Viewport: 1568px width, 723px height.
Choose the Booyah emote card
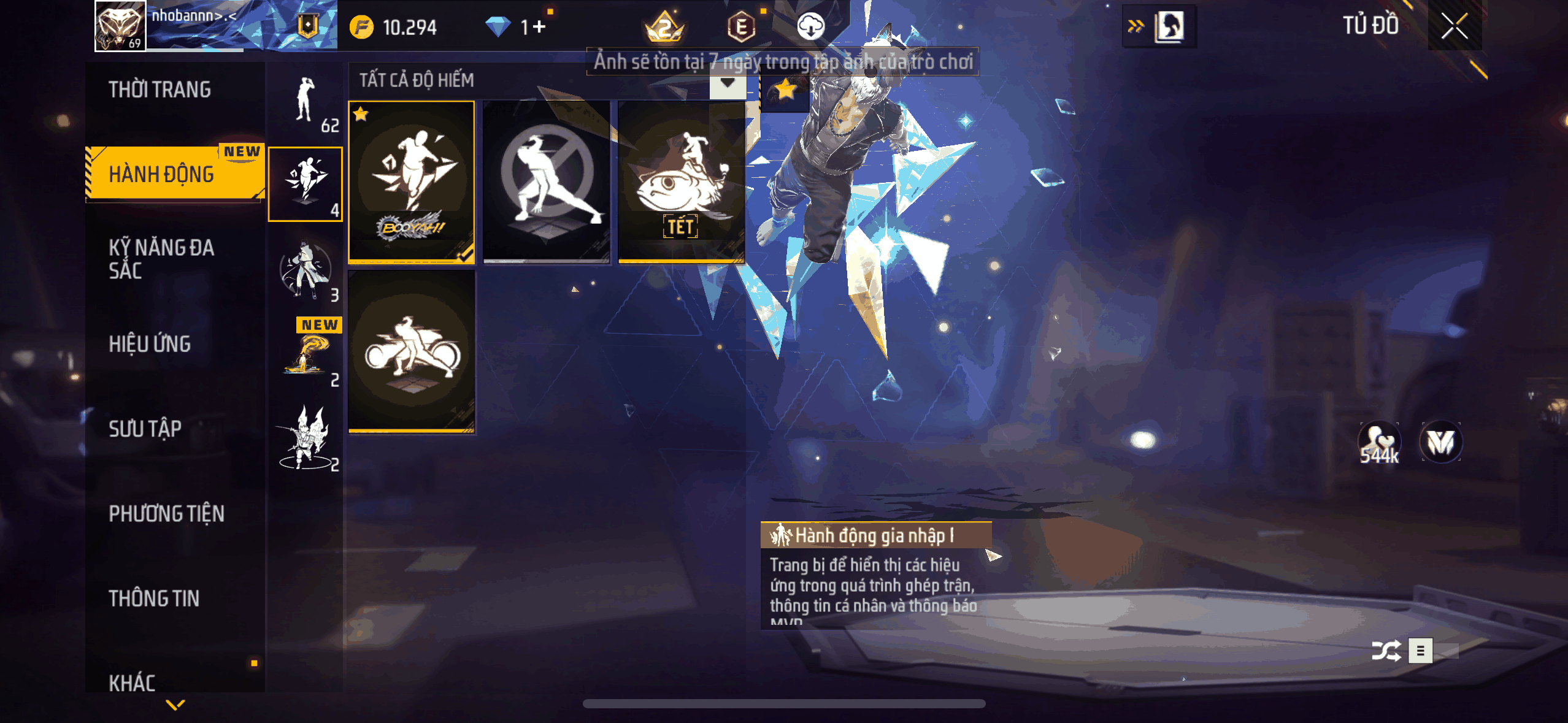click(x=411, y=182)
